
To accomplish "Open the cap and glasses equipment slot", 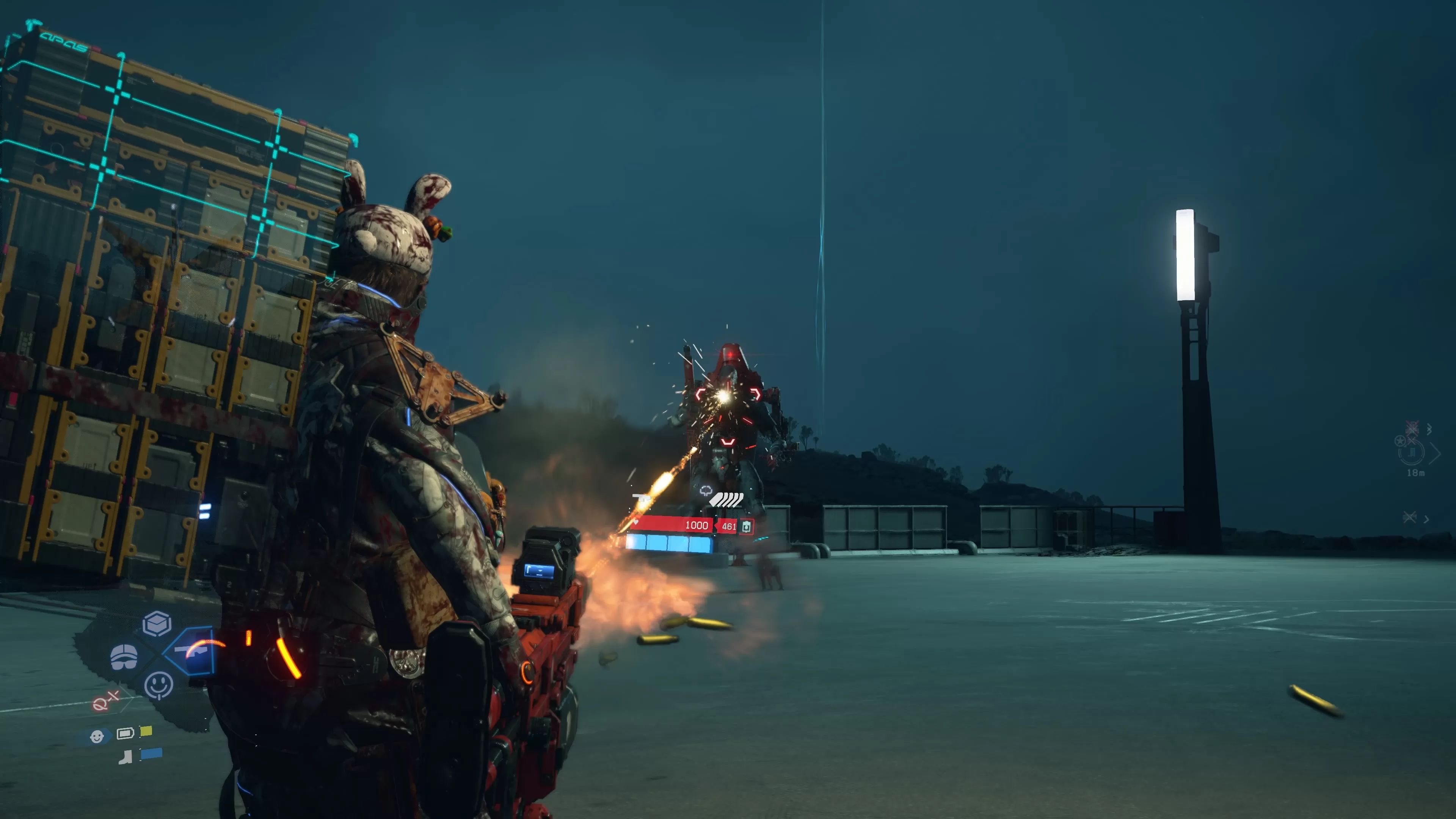I will pyautogui.click(x=124, y=657).
